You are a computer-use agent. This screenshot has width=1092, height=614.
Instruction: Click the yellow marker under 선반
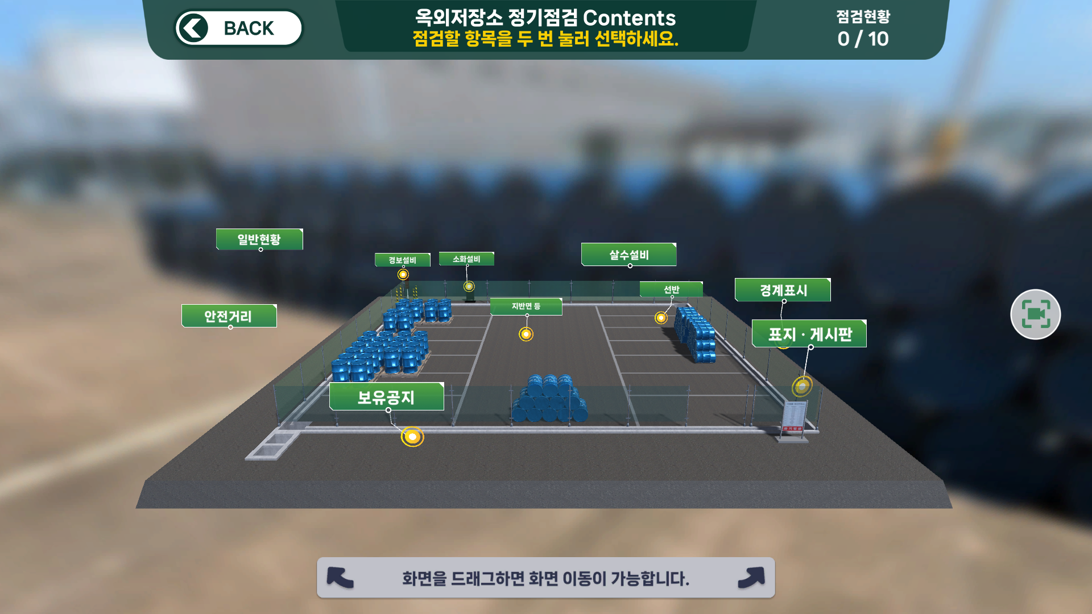(x=661, y=318)
